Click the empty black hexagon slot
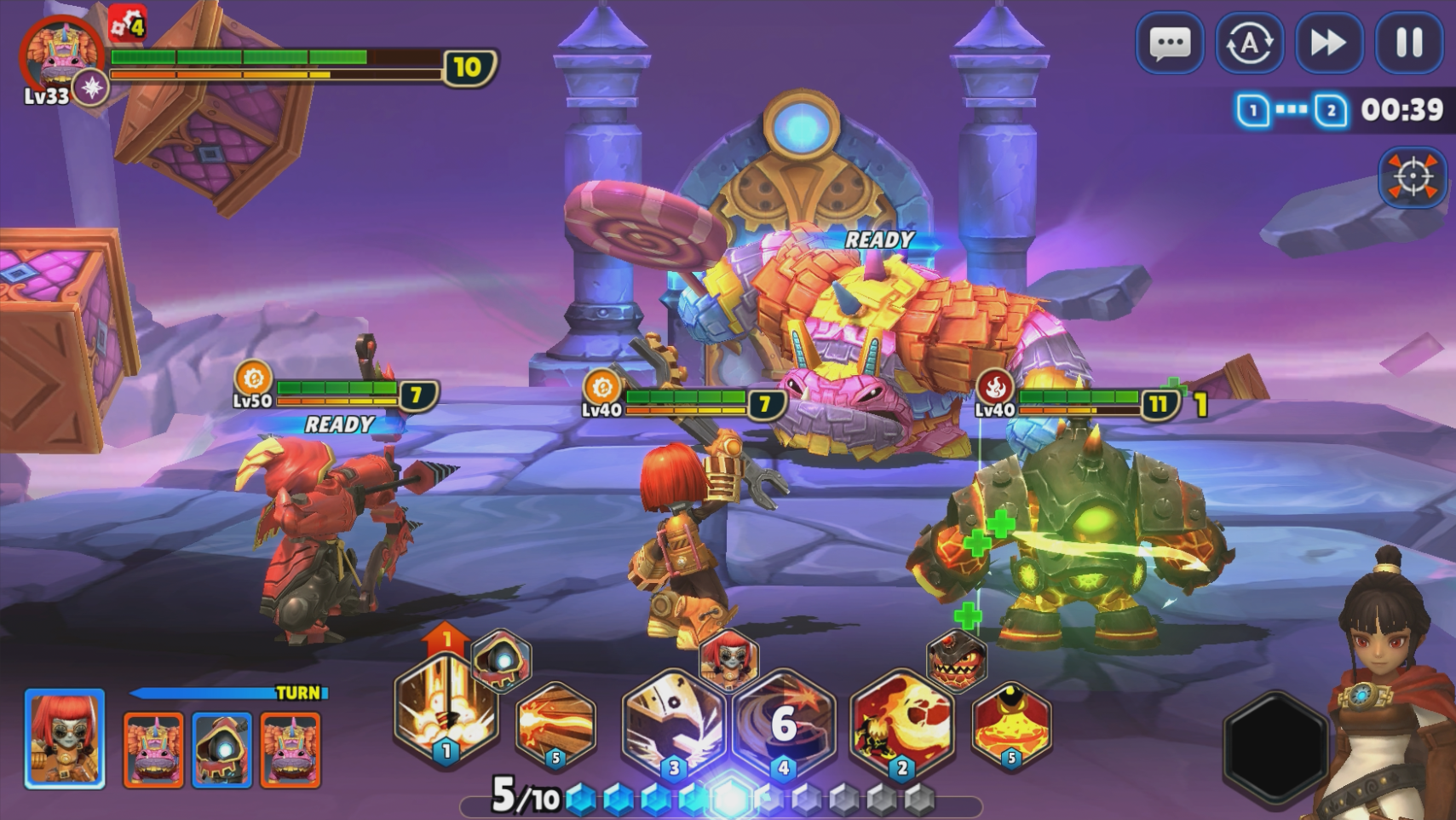 point(1275,745)
